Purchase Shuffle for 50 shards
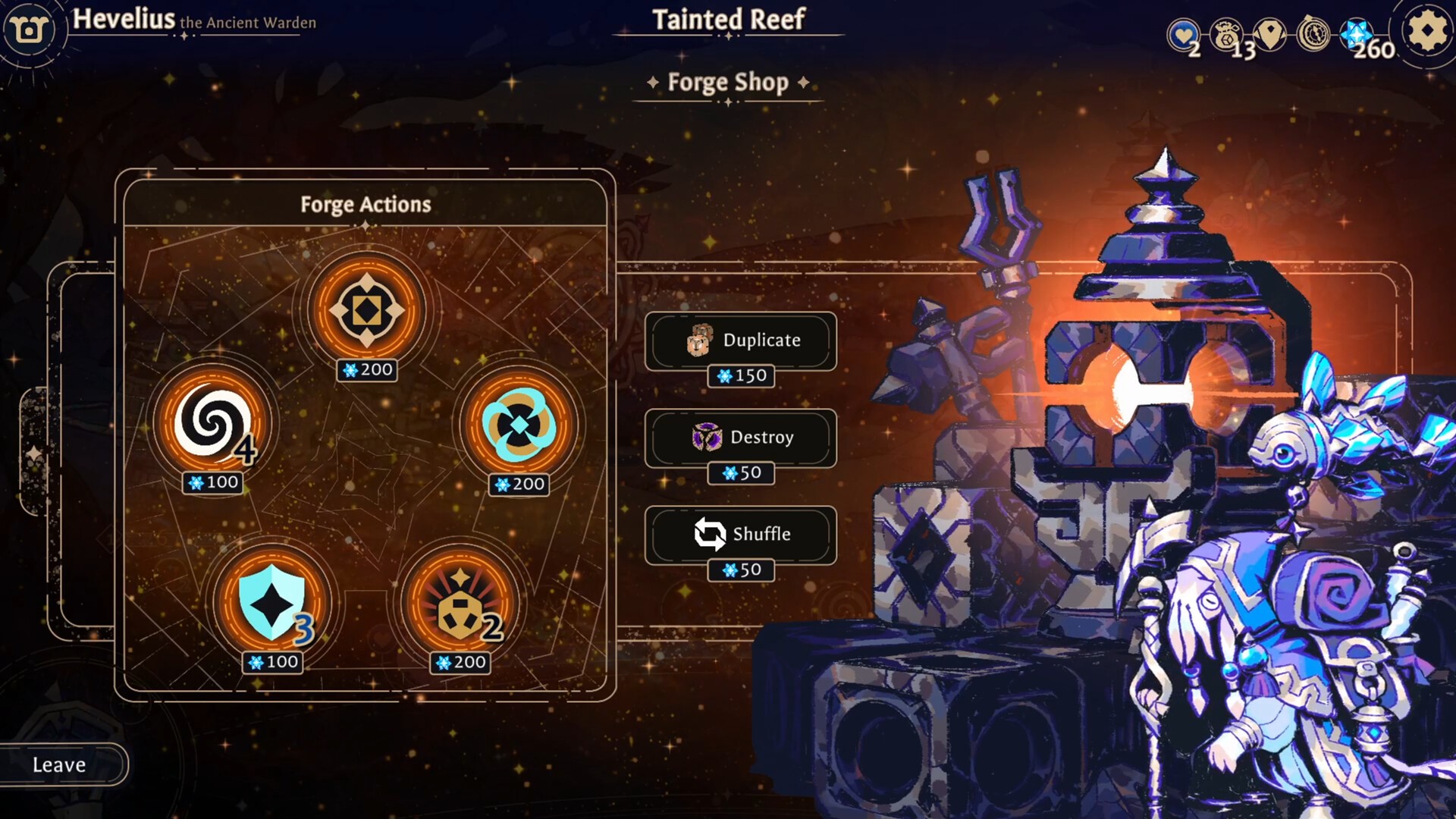The width and height of the screenshot is (1456, 819). [741, 570]
